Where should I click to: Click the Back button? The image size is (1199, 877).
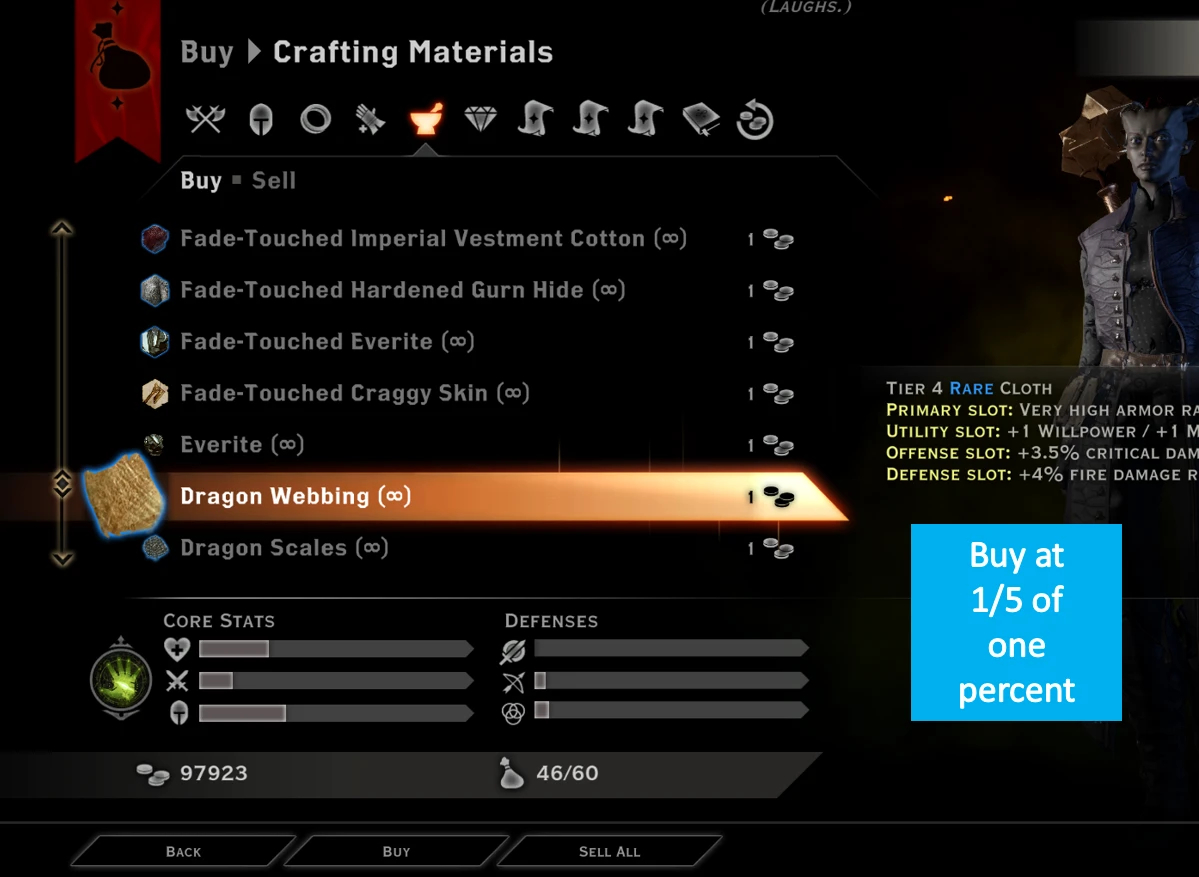(x=183, y=851)
